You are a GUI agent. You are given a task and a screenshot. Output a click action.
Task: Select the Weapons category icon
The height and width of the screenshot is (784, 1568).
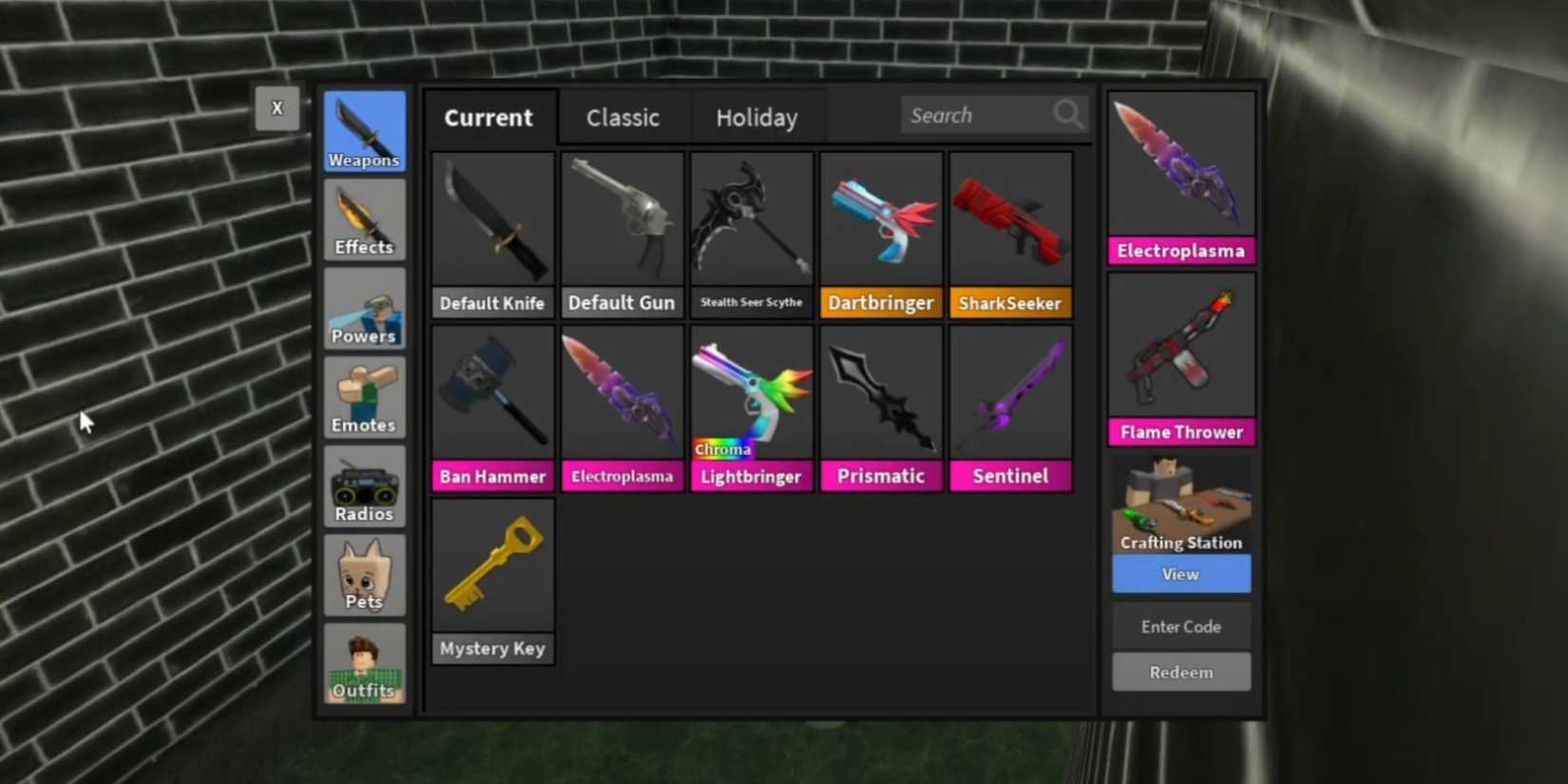coord(364,130)
